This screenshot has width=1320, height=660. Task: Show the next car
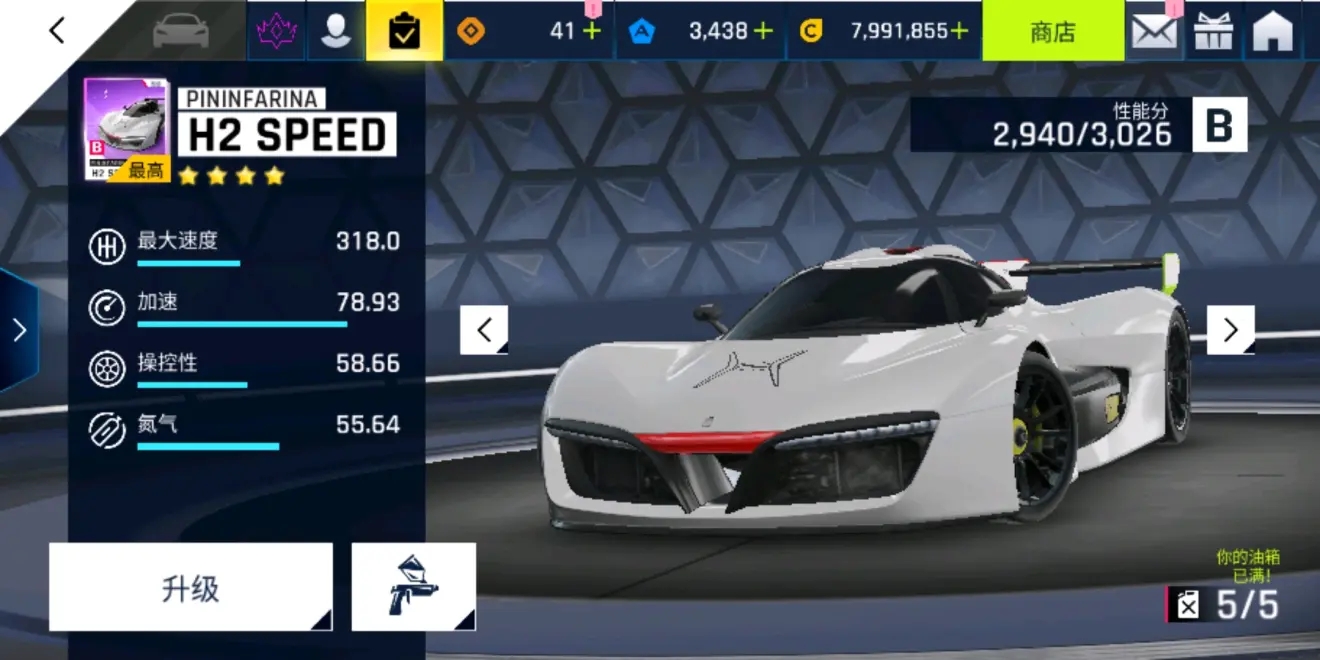[x=1230, y=330]
